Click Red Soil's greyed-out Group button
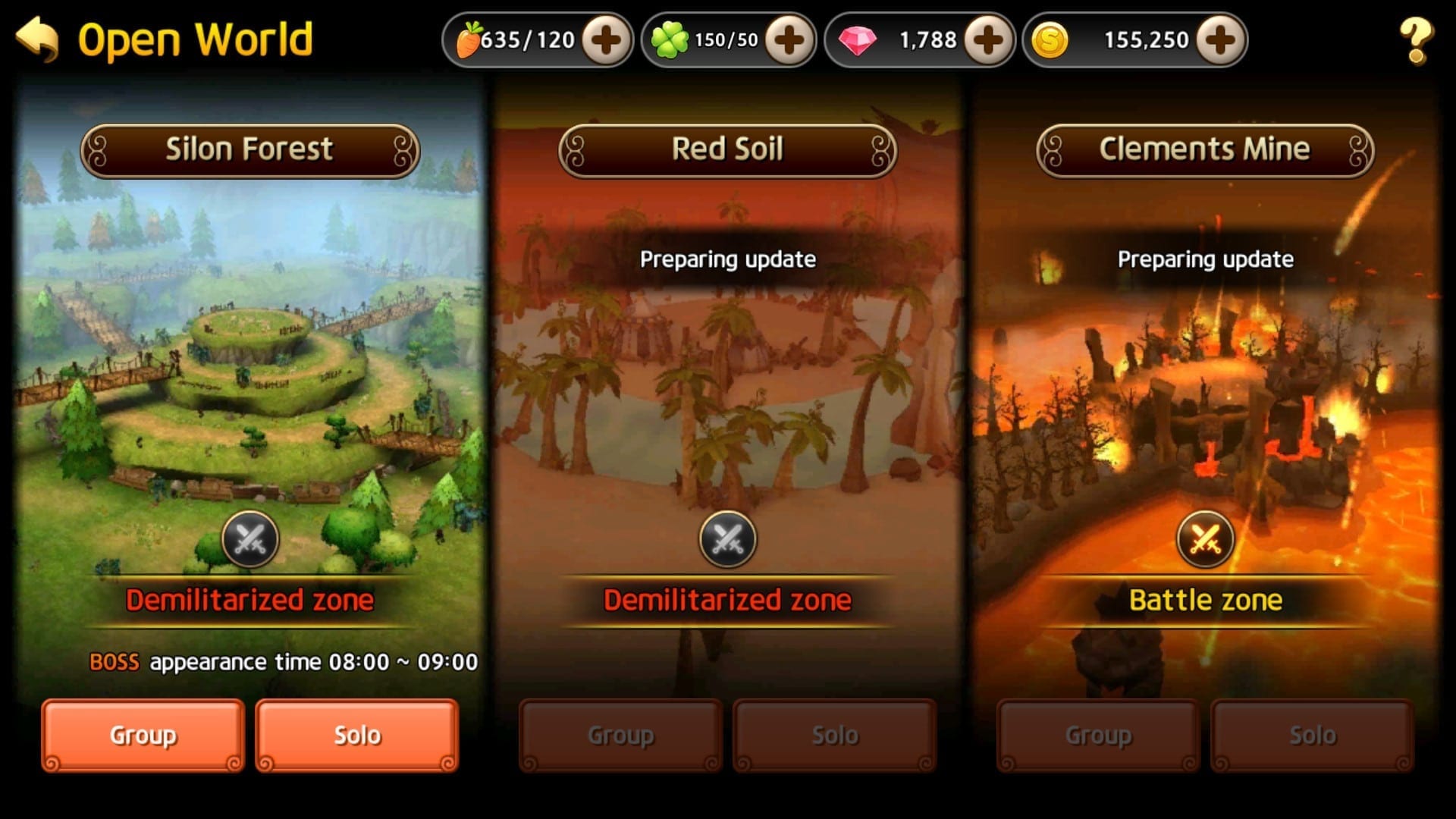 pos(620,735)
